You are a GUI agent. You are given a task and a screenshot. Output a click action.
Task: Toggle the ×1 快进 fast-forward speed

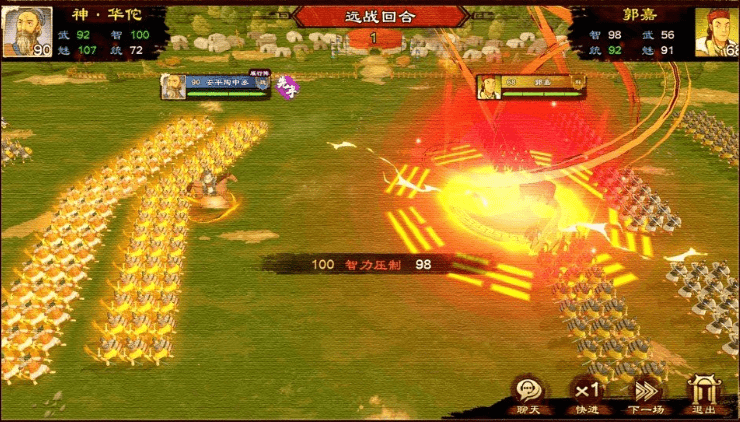coord(586,393)
